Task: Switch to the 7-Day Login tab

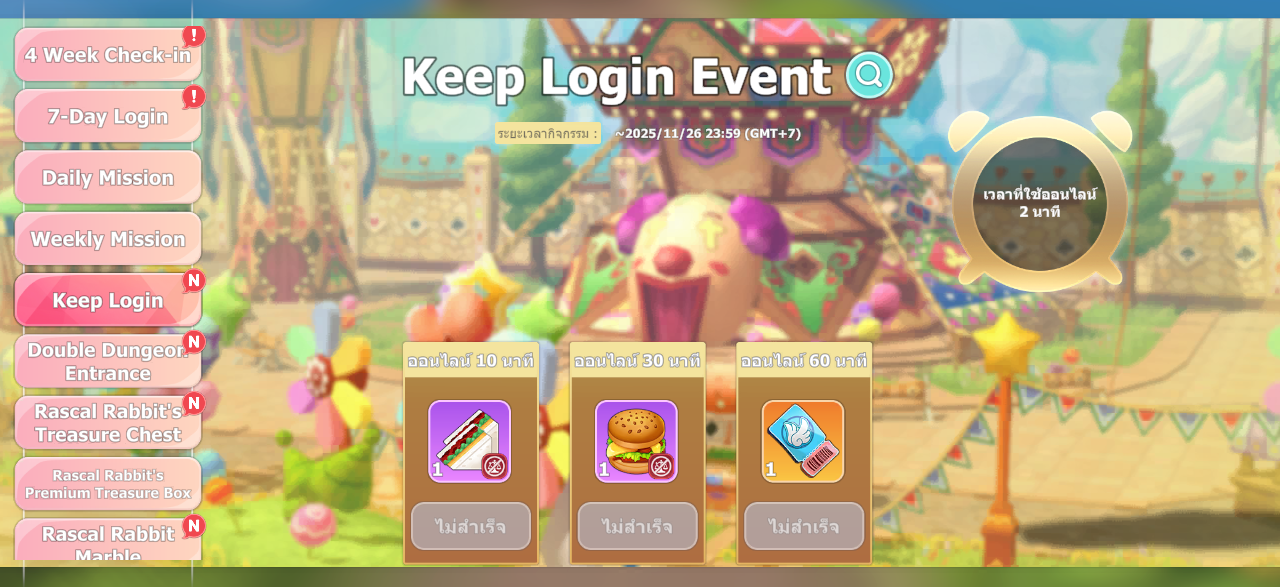Action: [x=108, y=116]
